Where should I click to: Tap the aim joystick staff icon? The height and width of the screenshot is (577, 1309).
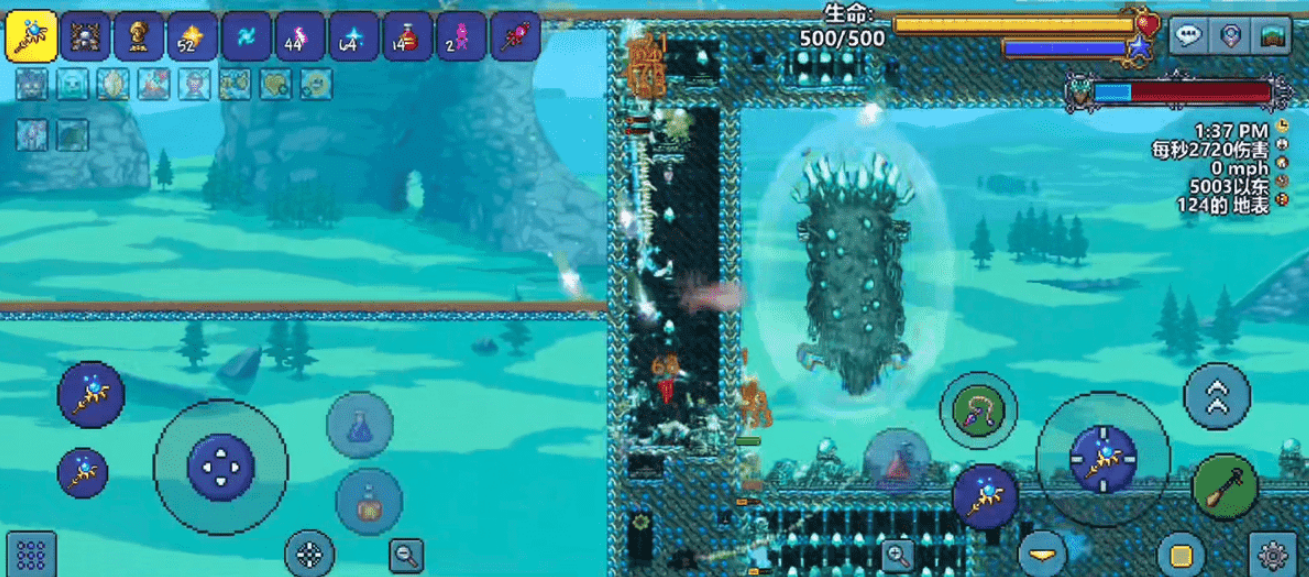click(1102, 459)
